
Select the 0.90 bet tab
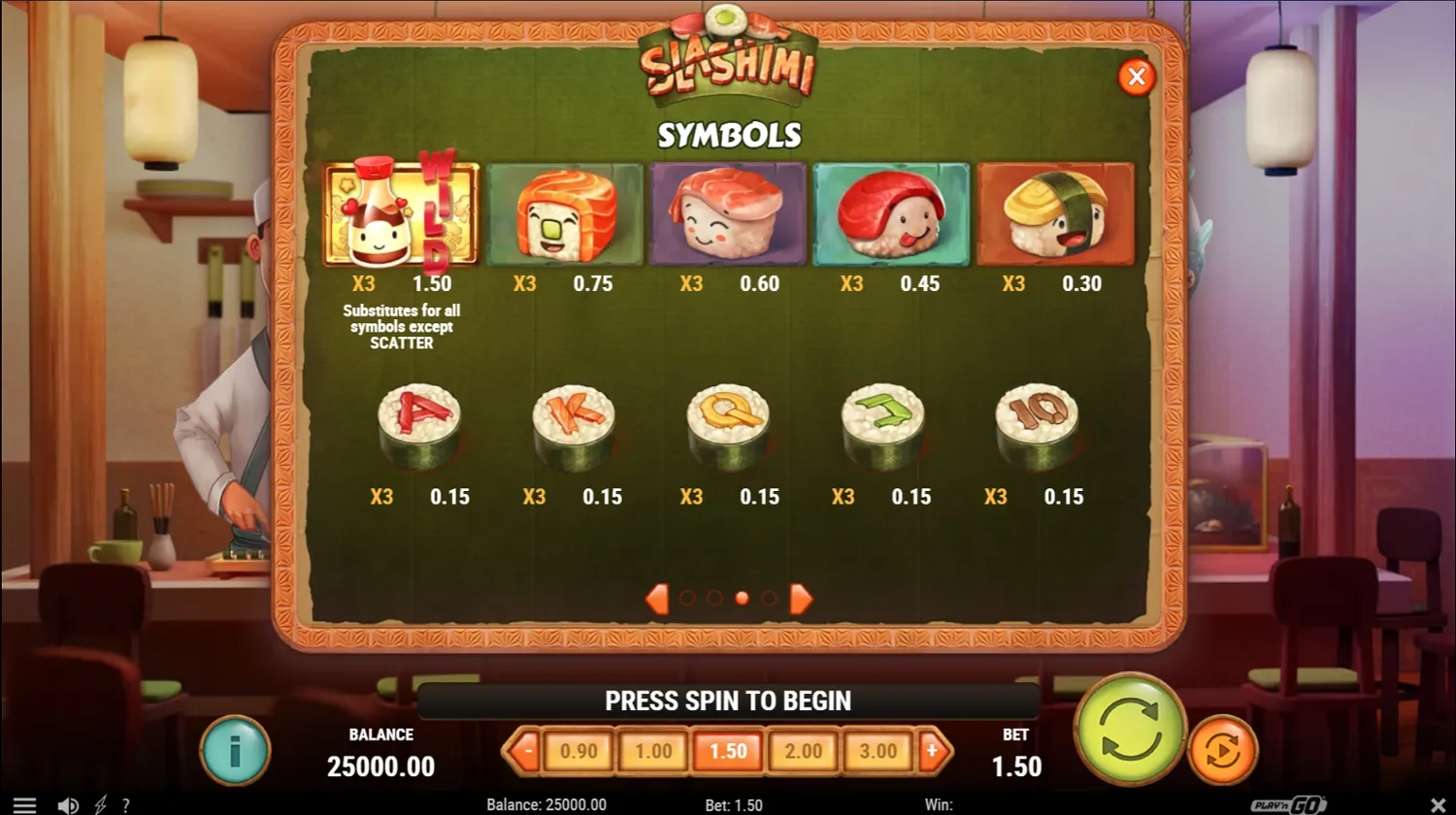[579, 750]
